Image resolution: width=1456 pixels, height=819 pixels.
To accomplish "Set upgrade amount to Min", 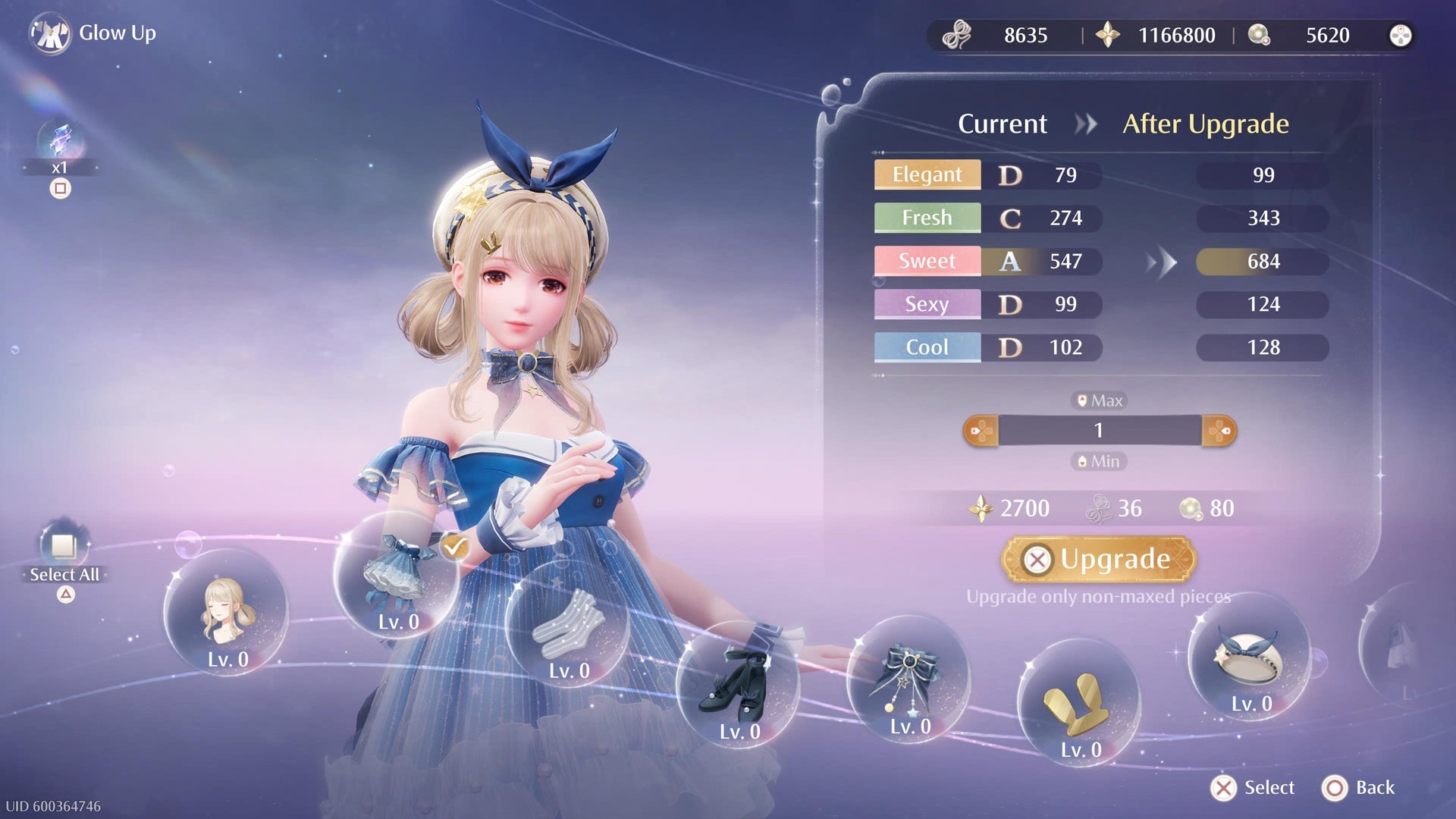I will (1099, 461).
